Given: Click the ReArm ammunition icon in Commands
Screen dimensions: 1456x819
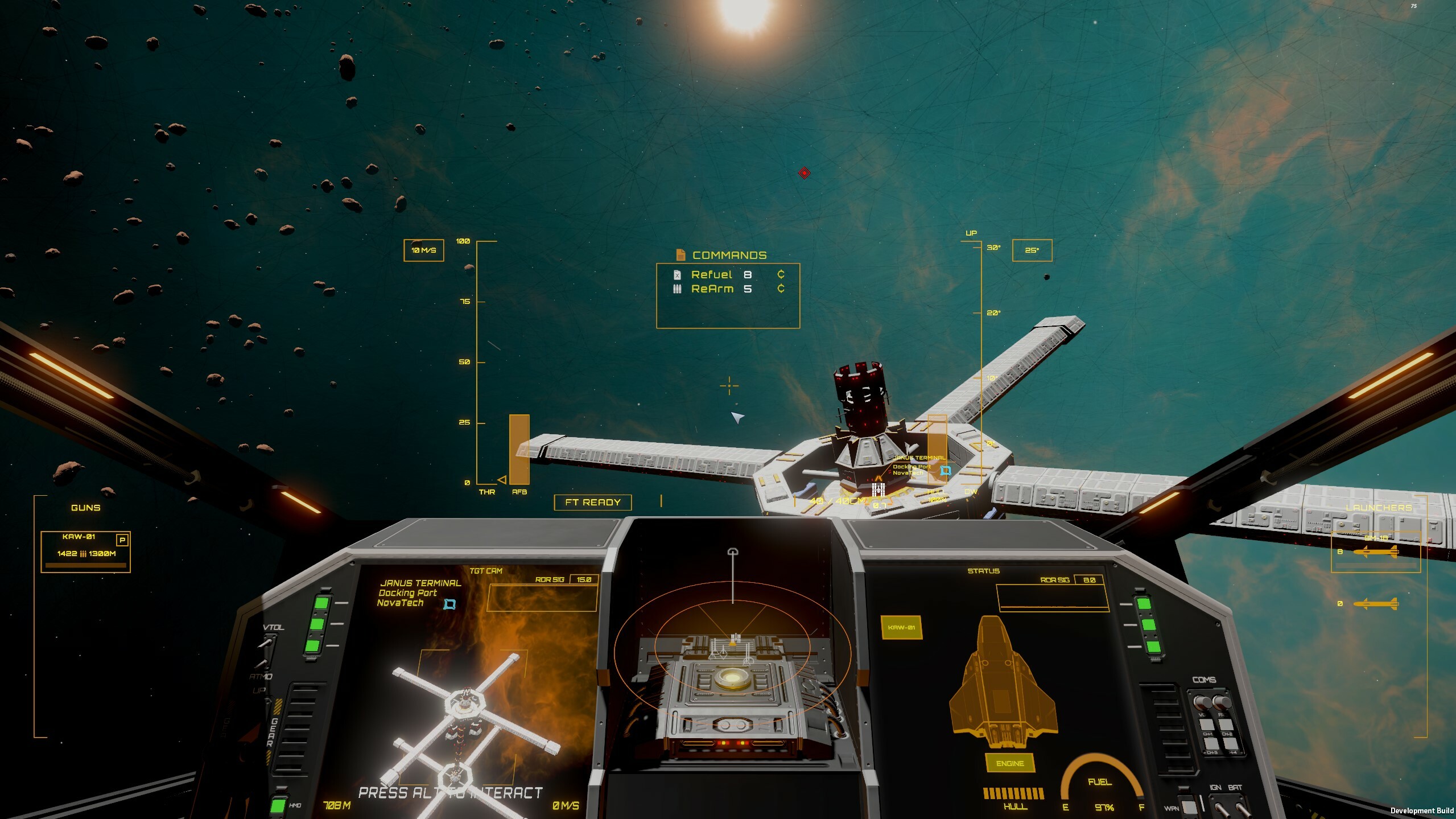Looking at the screenshot, I should pyautogui.click(x=677, y=289).
